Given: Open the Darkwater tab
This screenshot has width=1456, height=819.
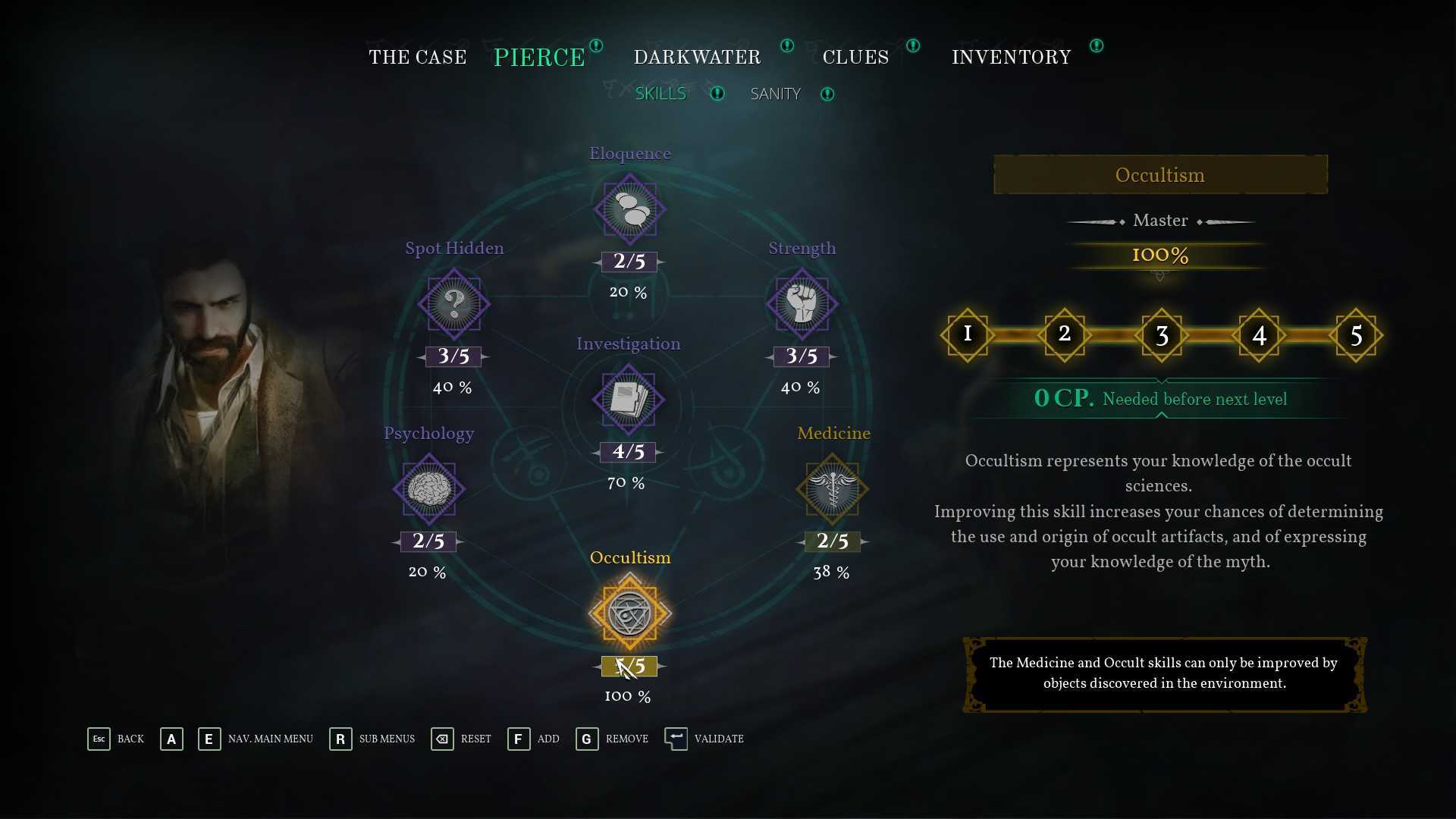Looking at the screenshot, I should click(x=697, y=58).
